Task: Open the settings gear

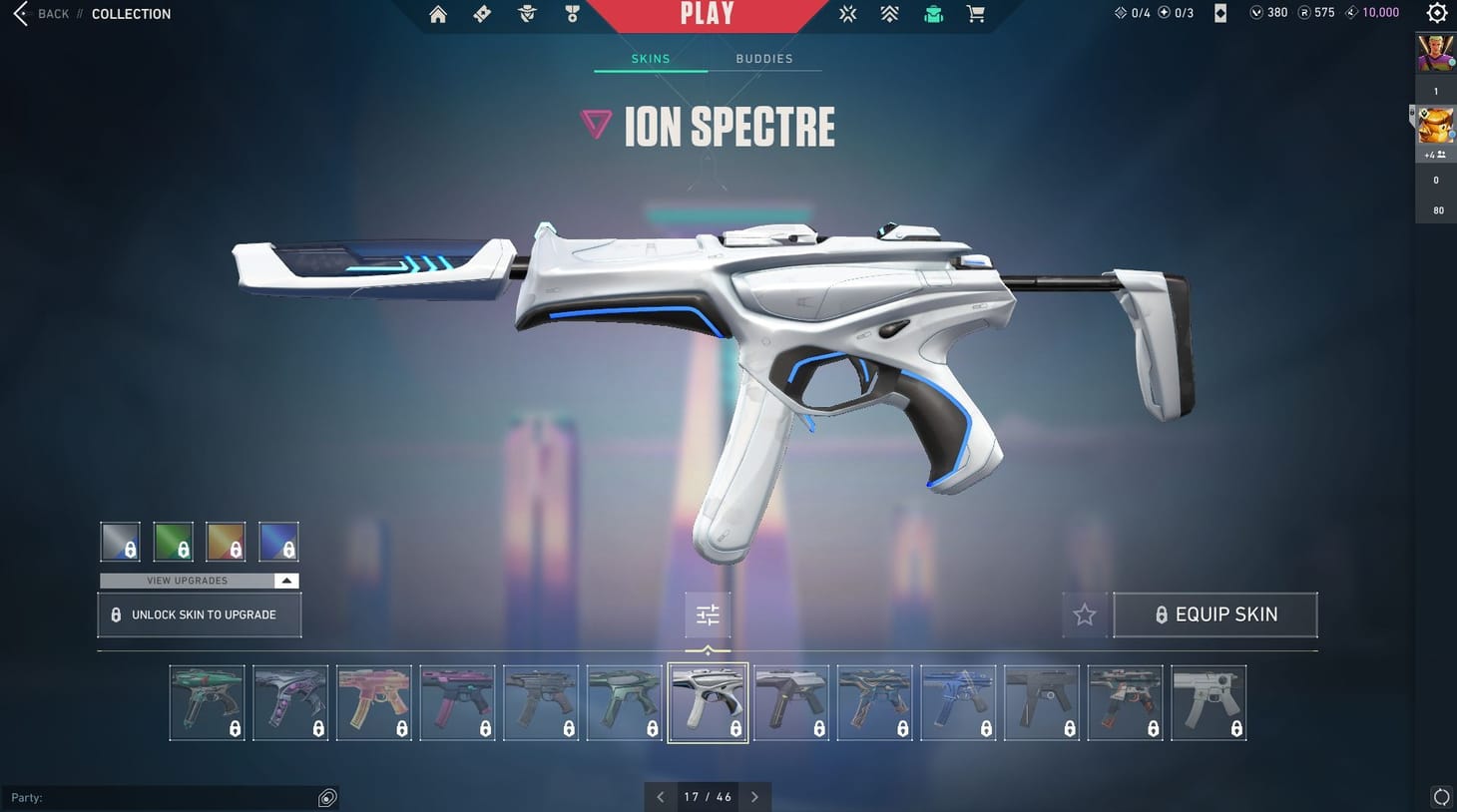Action: click(1436, 13)
